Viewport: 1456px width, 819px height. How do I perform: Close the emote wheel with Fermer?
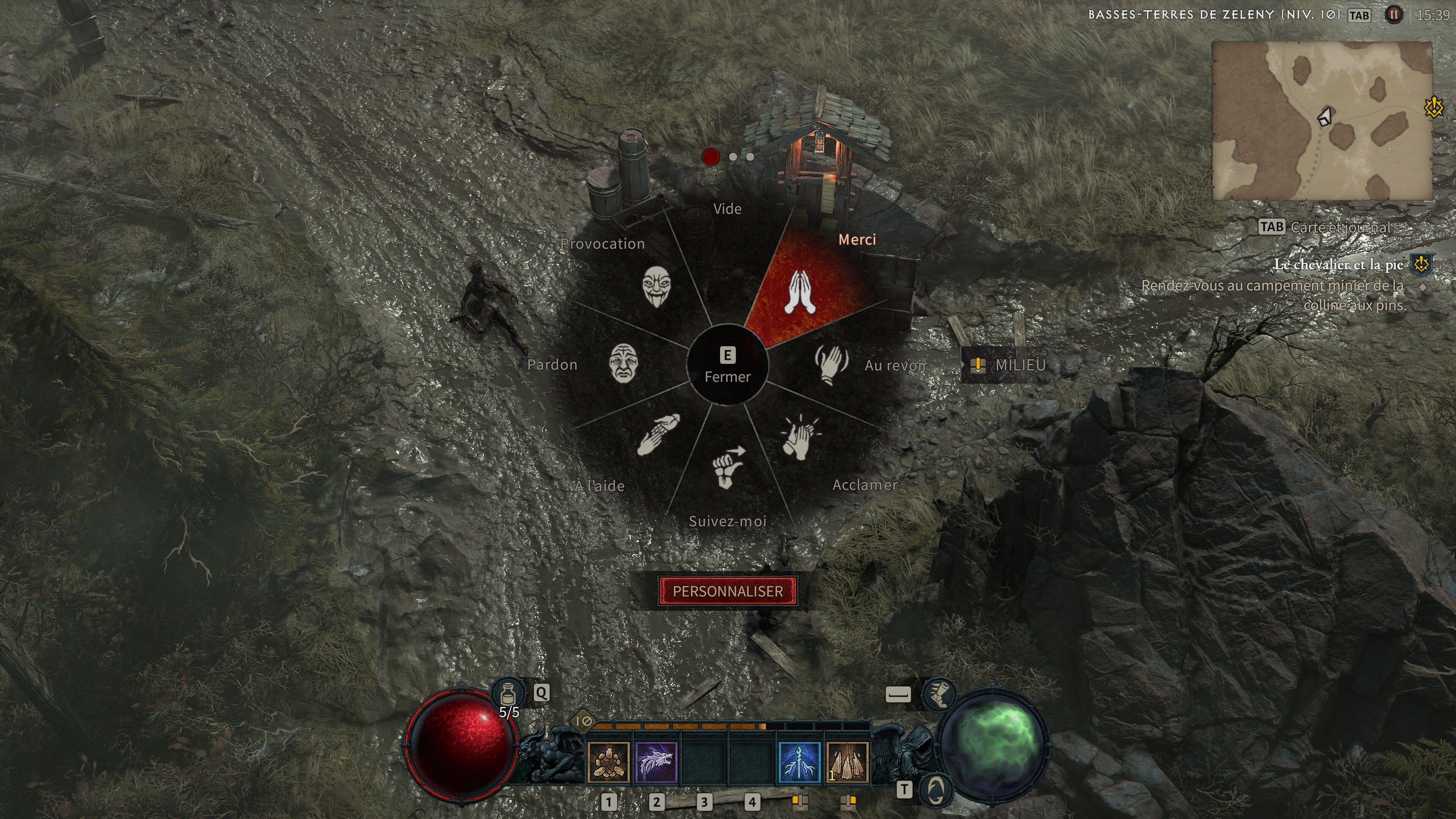(x=728, y=365)
